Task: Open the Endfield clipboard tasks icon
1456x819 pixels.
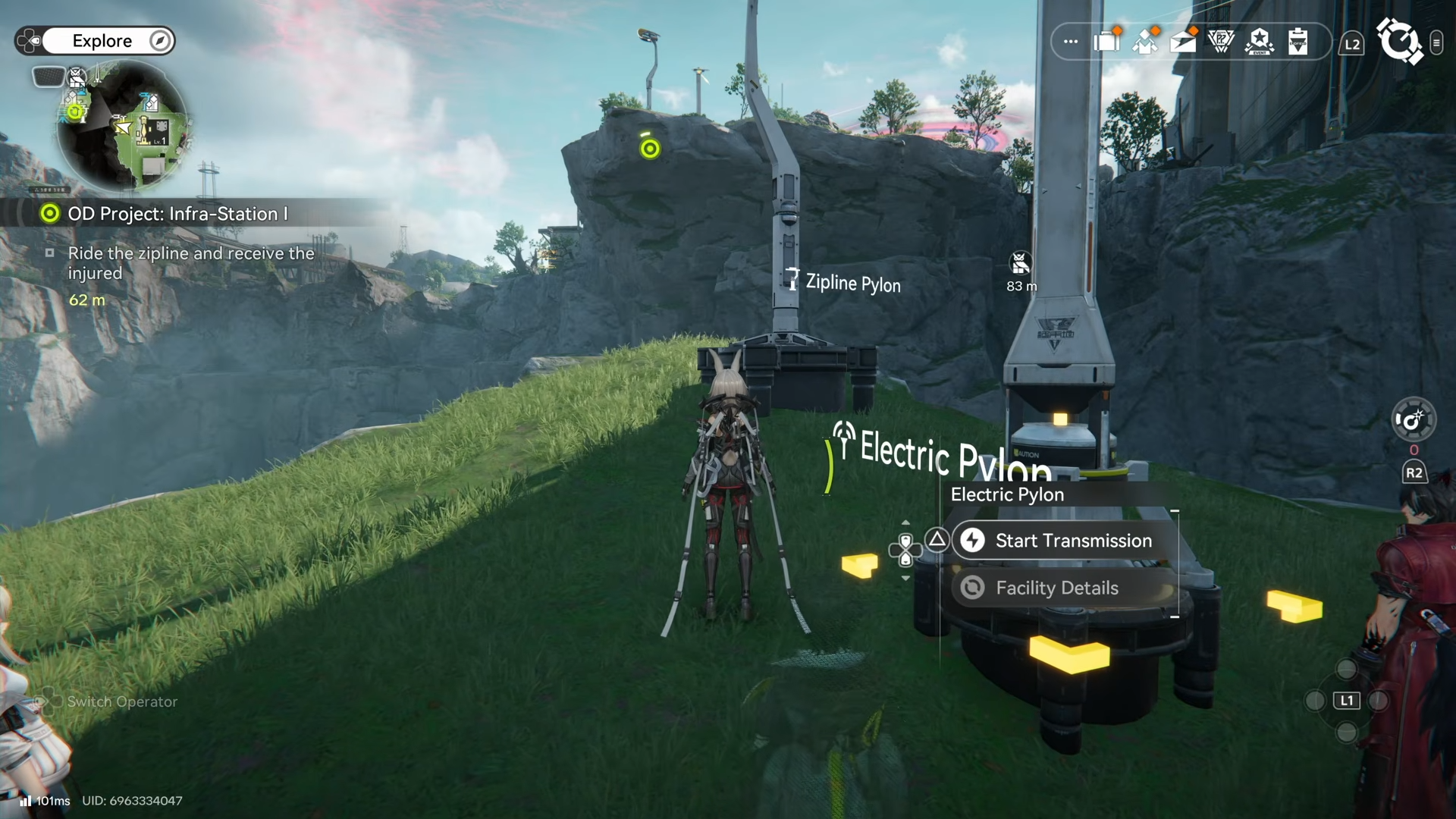Action: 1298,42
